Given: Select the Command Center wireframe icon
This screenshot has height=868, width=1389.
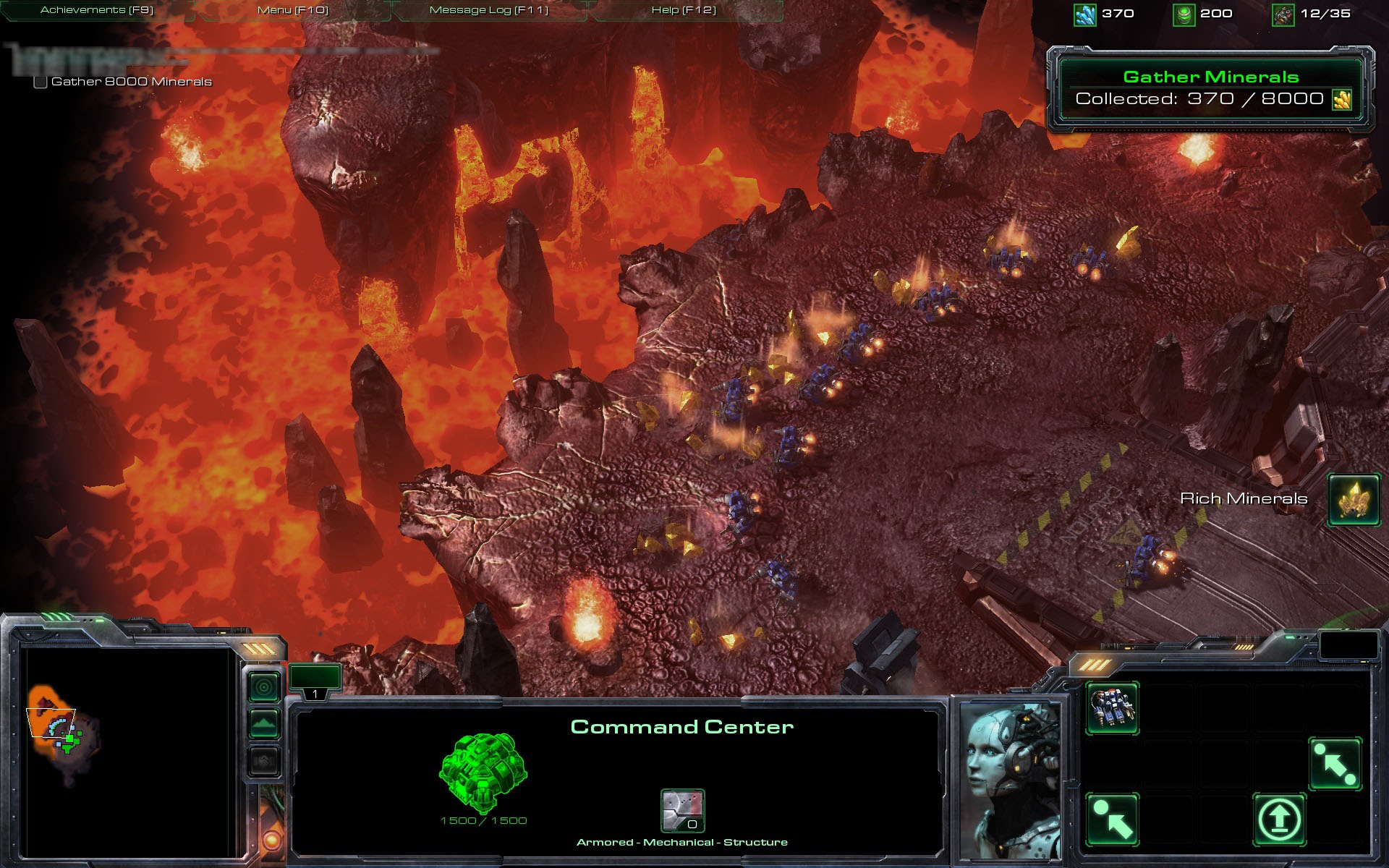Looking at the screenshot, I should (x=483, y=773).
